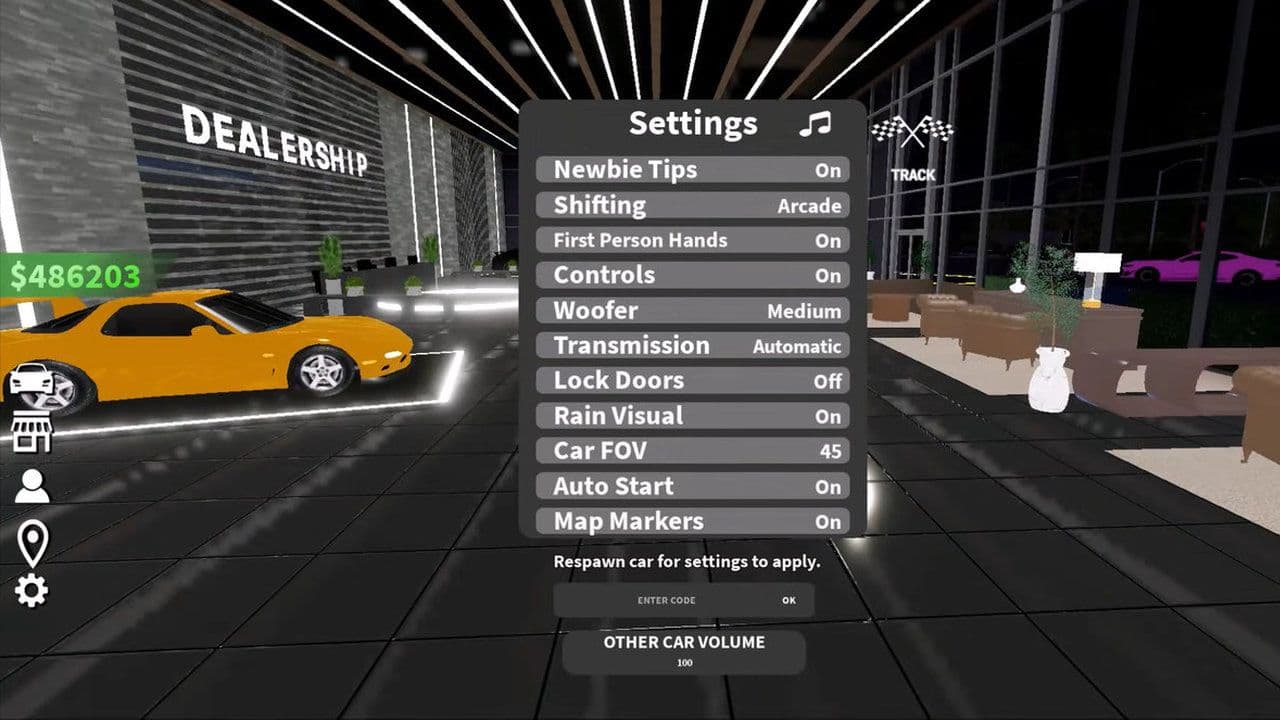
Task: Click the music note icon in Settings
Action: tap(815, 124)
